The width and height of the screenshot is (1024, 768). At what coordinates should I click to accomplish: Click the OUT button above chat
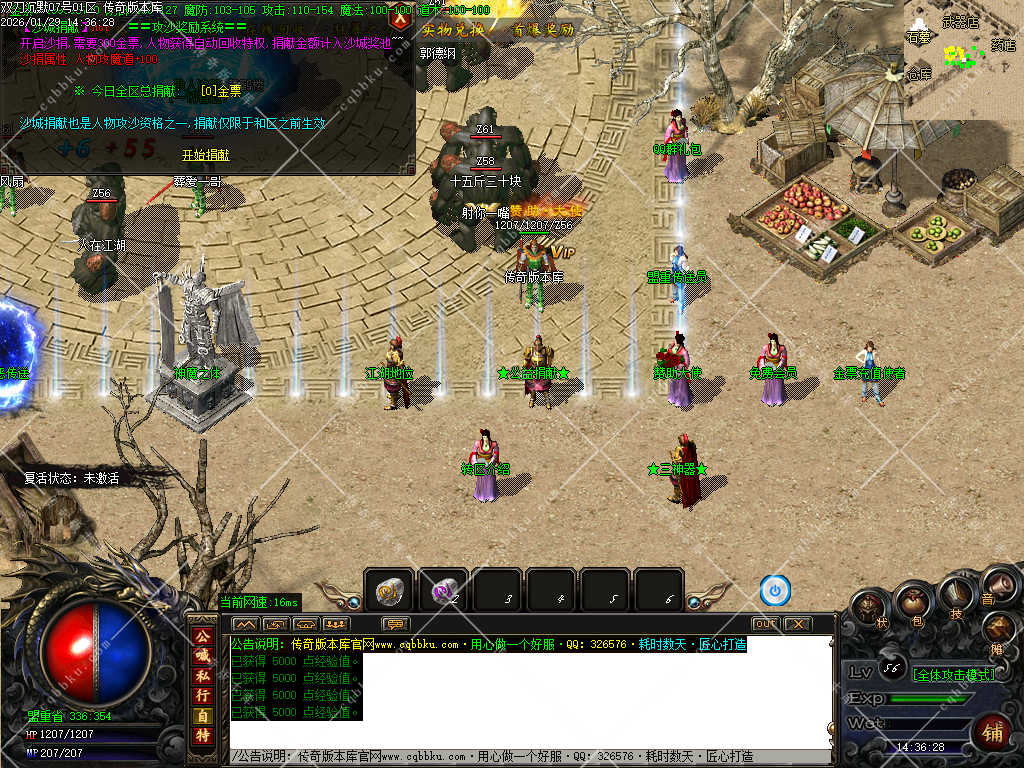[765, 624]
